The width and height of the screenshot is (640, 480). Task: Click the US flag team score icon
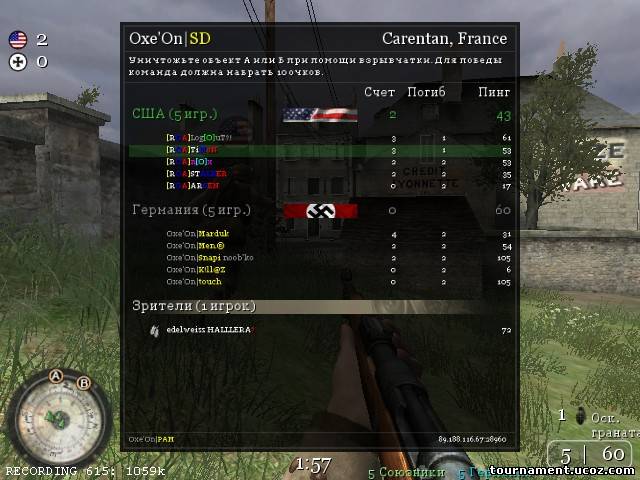tap(17, 40)
